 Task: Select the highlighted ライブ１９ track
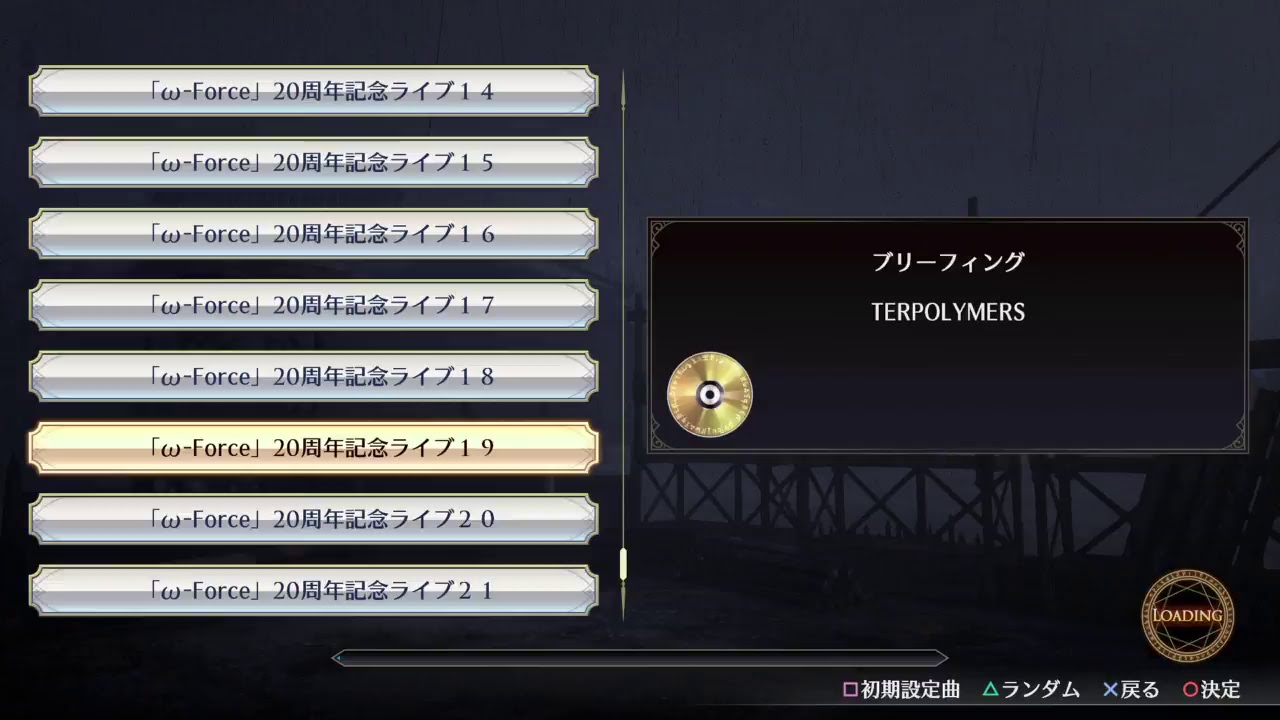[315, 447]
